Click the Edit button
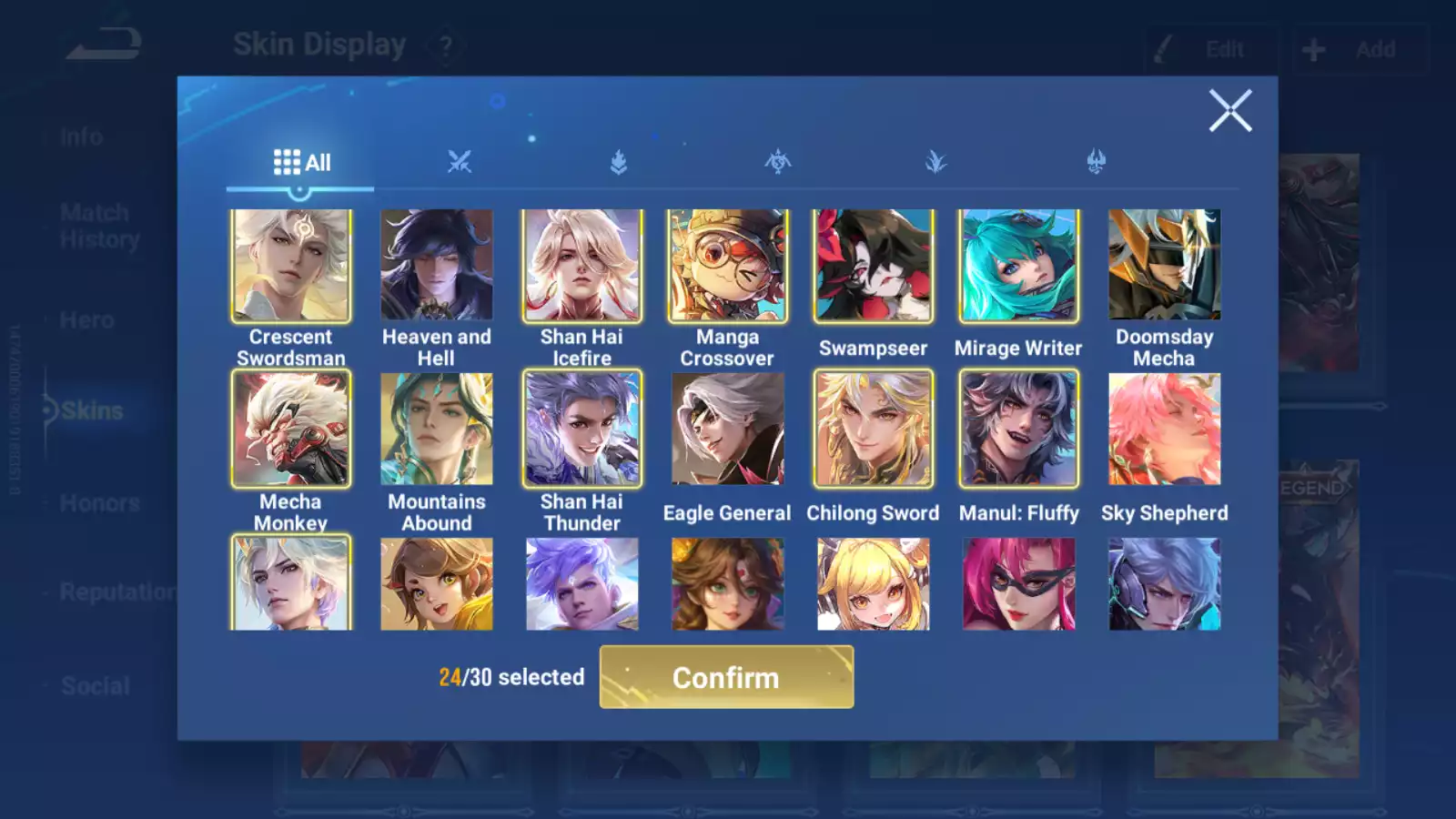The height and width of the screenshot is (819, 1456). click(x=1212, y=49)
